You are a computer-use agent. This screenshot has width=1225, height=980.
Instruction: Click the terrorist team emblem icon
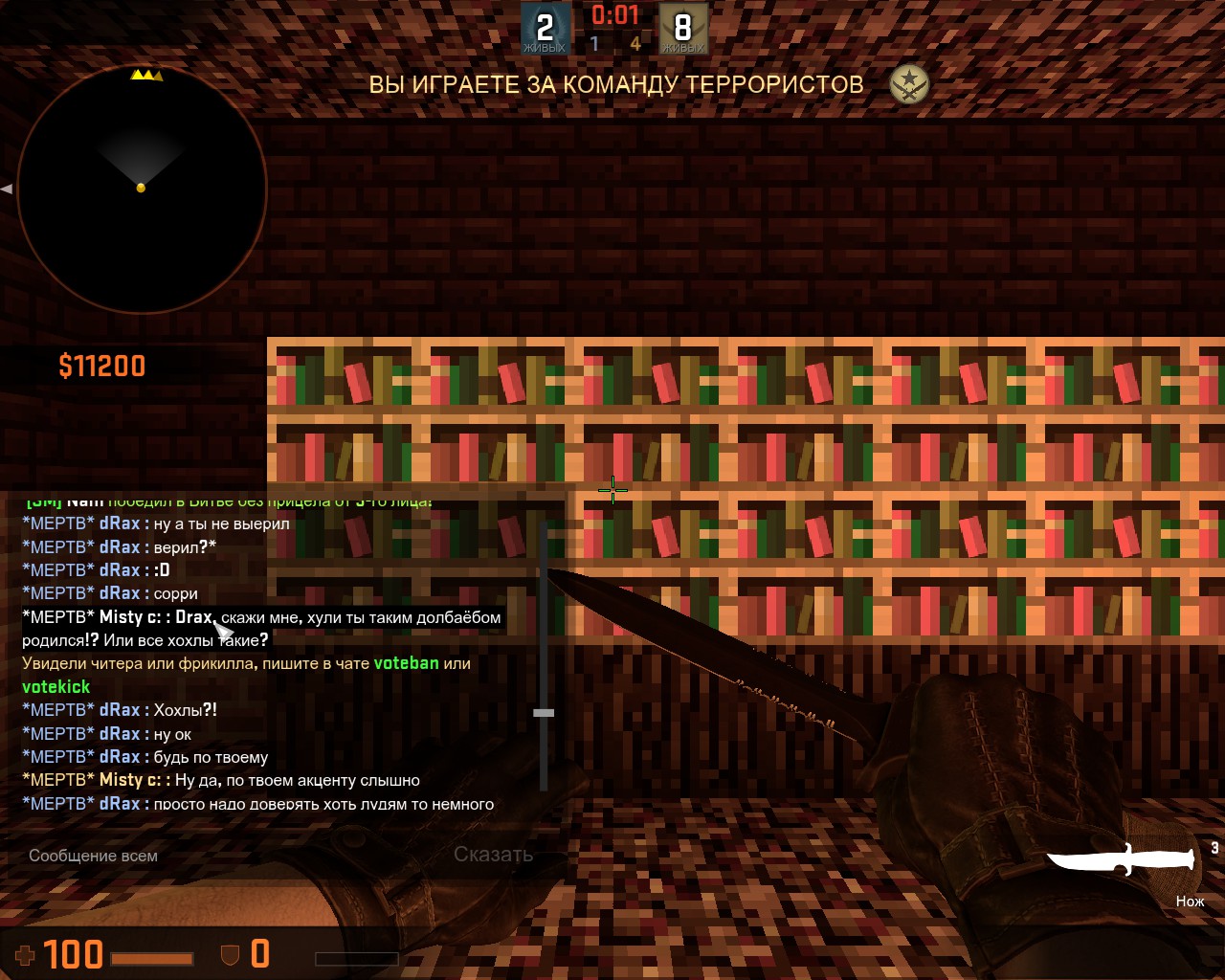point(908,85)
